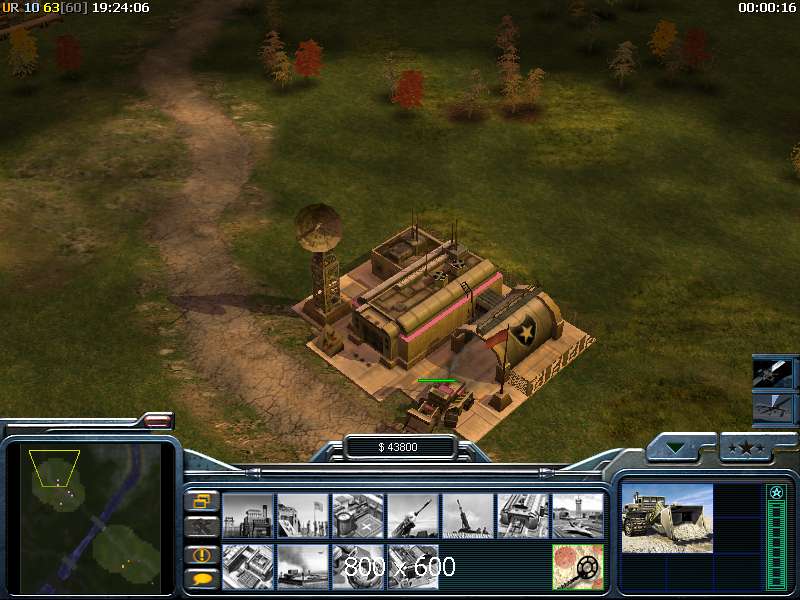Choose the Supply Center construction icon

[x=358, y=516]
